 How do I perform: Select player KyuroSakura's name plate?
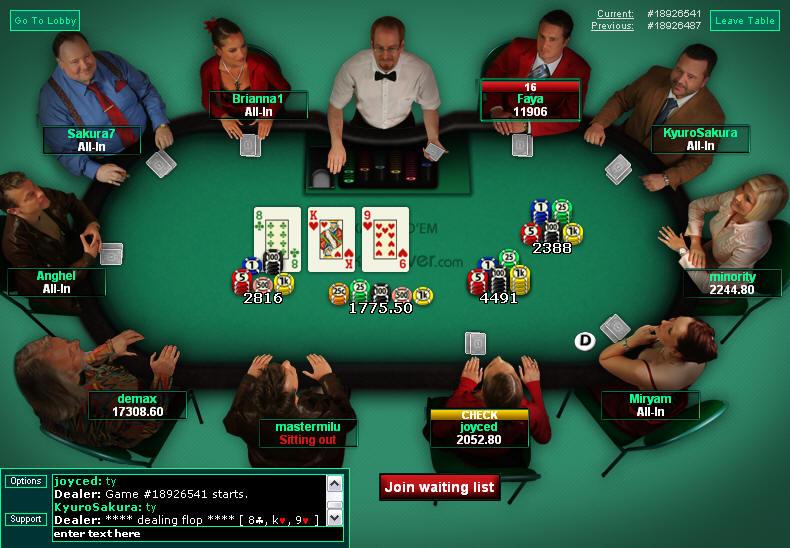coord(700,139)
